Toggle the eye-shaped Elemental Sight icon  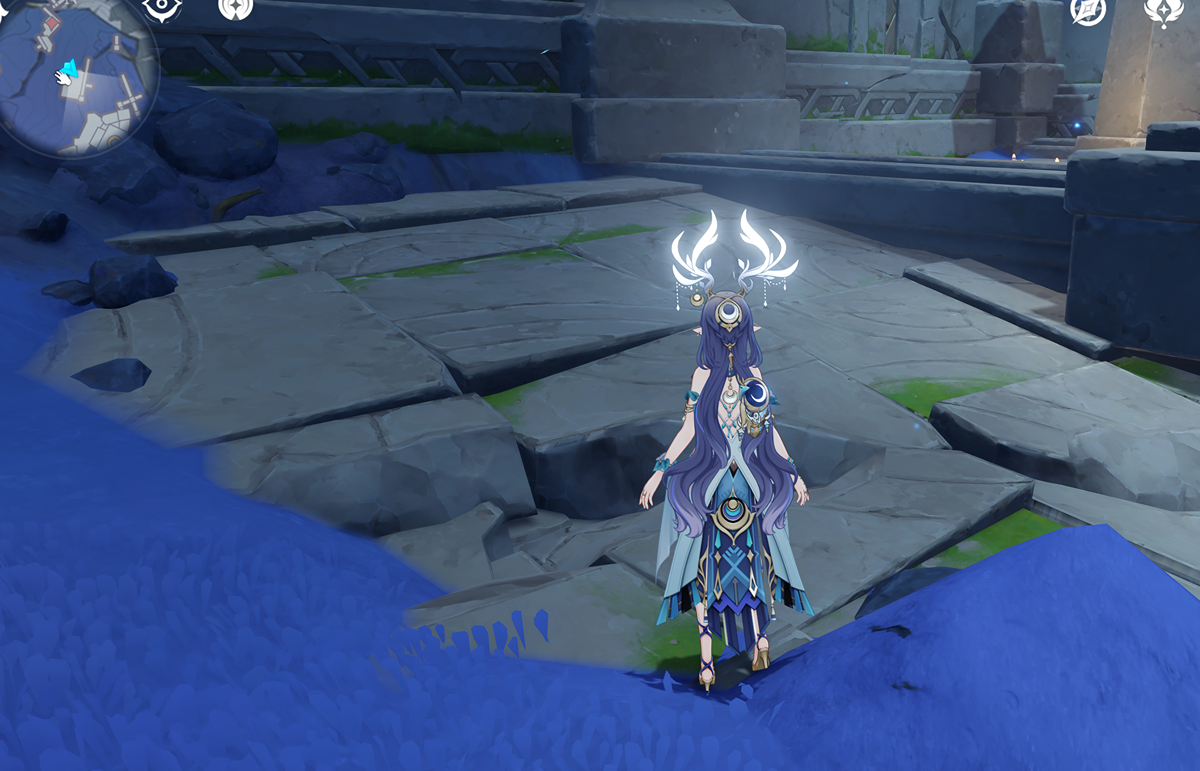click(161, 8)
